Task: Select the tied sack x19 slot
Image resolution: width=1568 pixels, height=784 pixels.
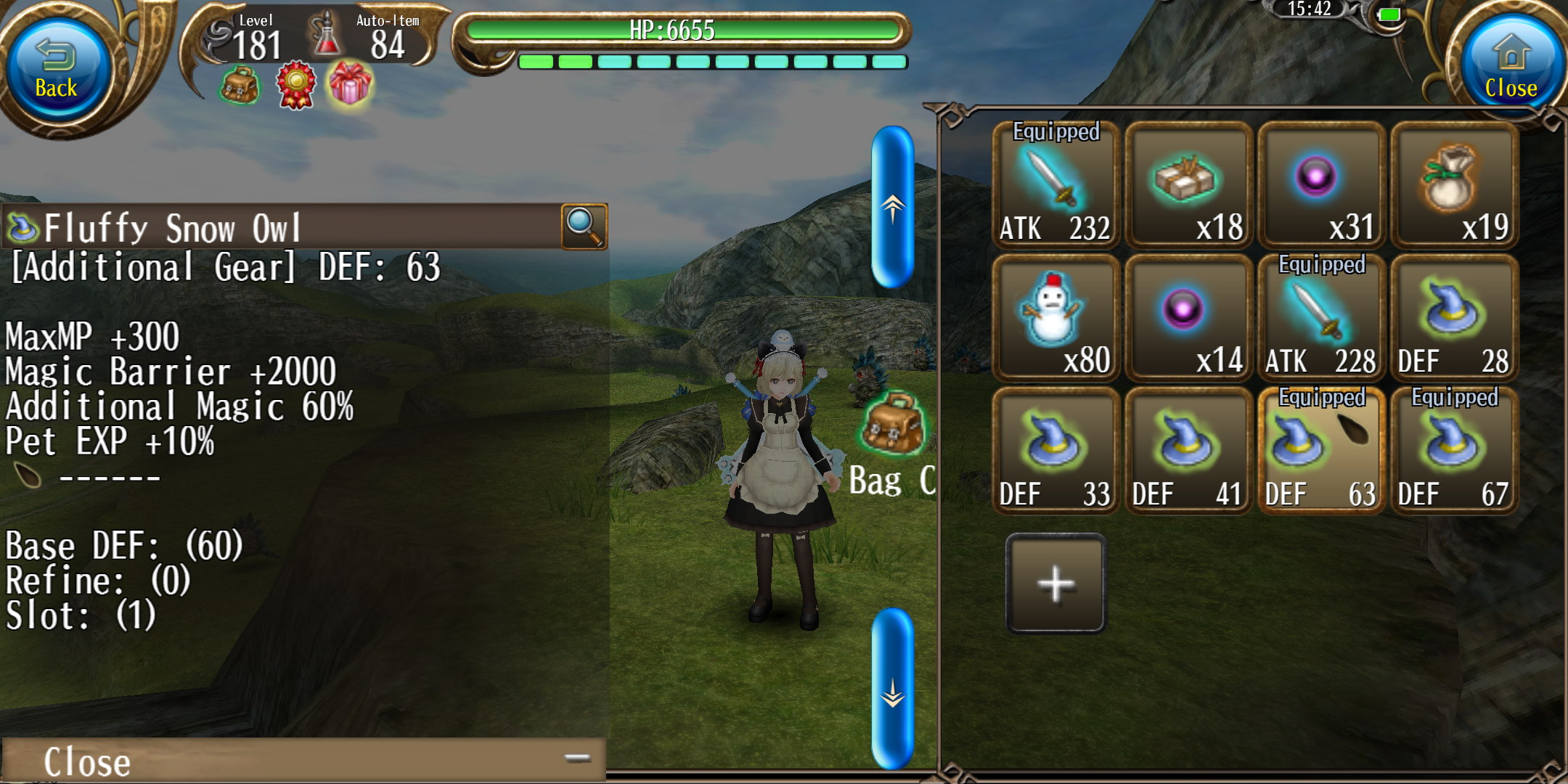Action: click(1453, 186)
